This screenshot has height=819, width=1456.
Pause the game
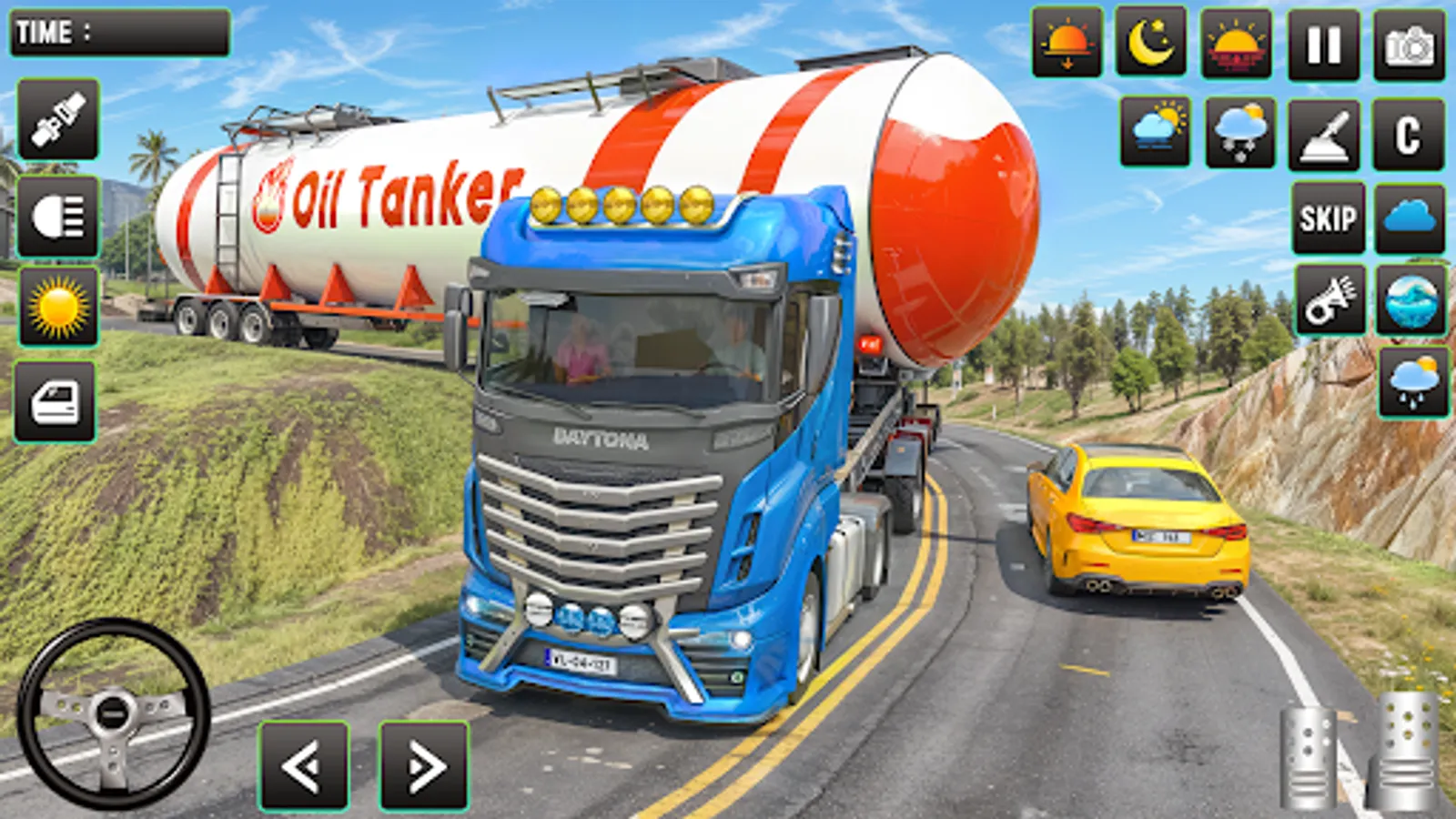[x=1324, y=44]
